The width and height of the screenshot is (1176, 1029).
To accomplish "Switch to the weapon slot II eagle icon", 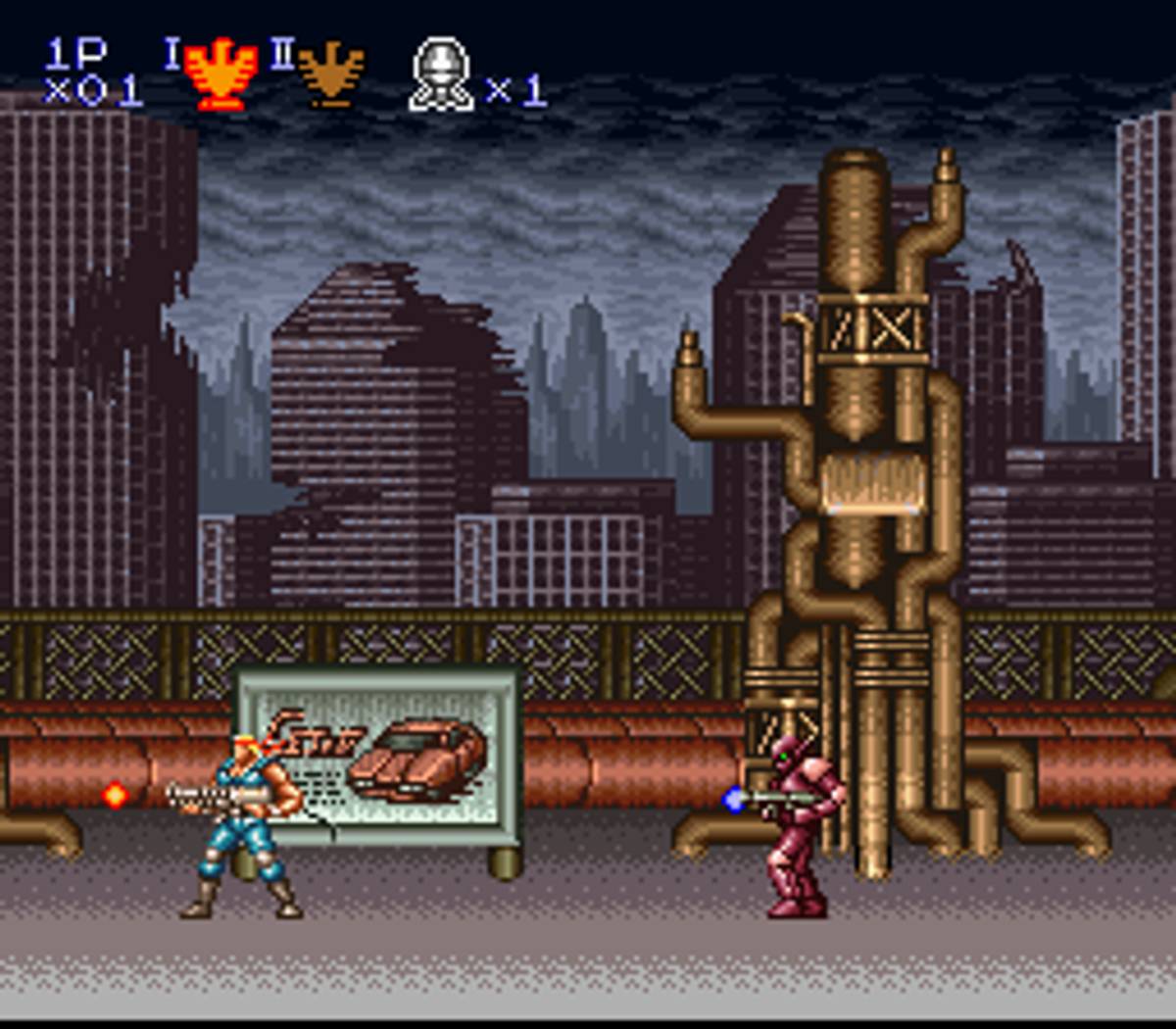I will pyautogui.click(x=331, y=73).
